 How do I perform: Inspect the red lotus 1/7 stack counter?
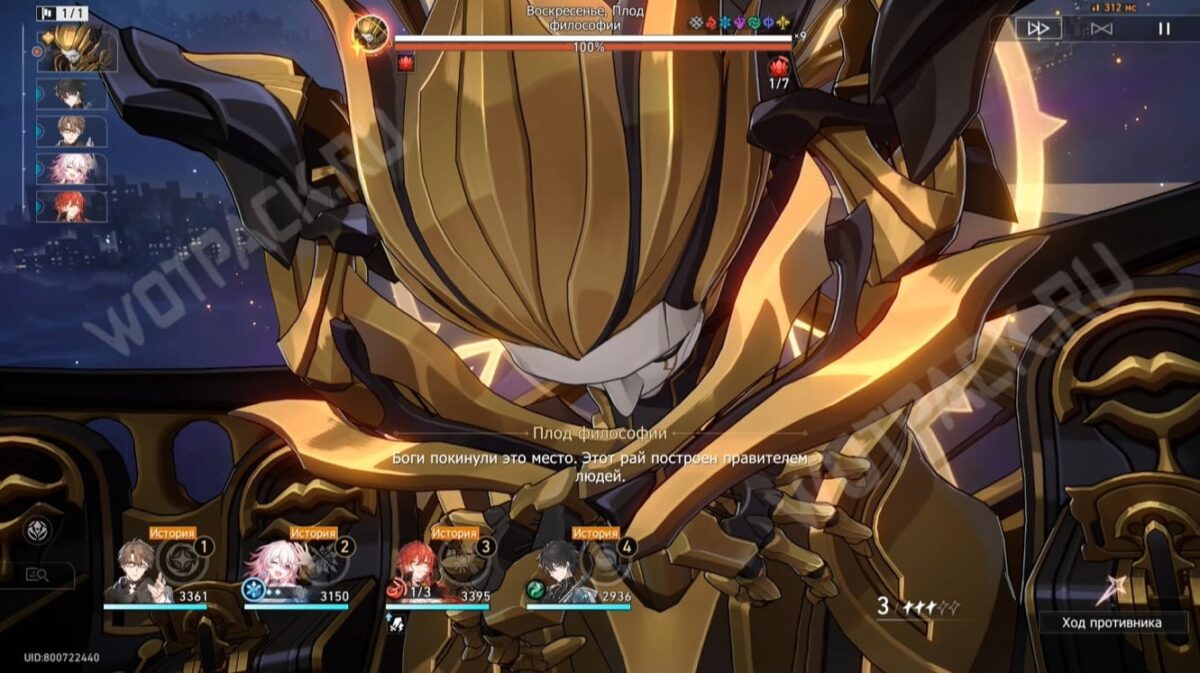point(778,72)
